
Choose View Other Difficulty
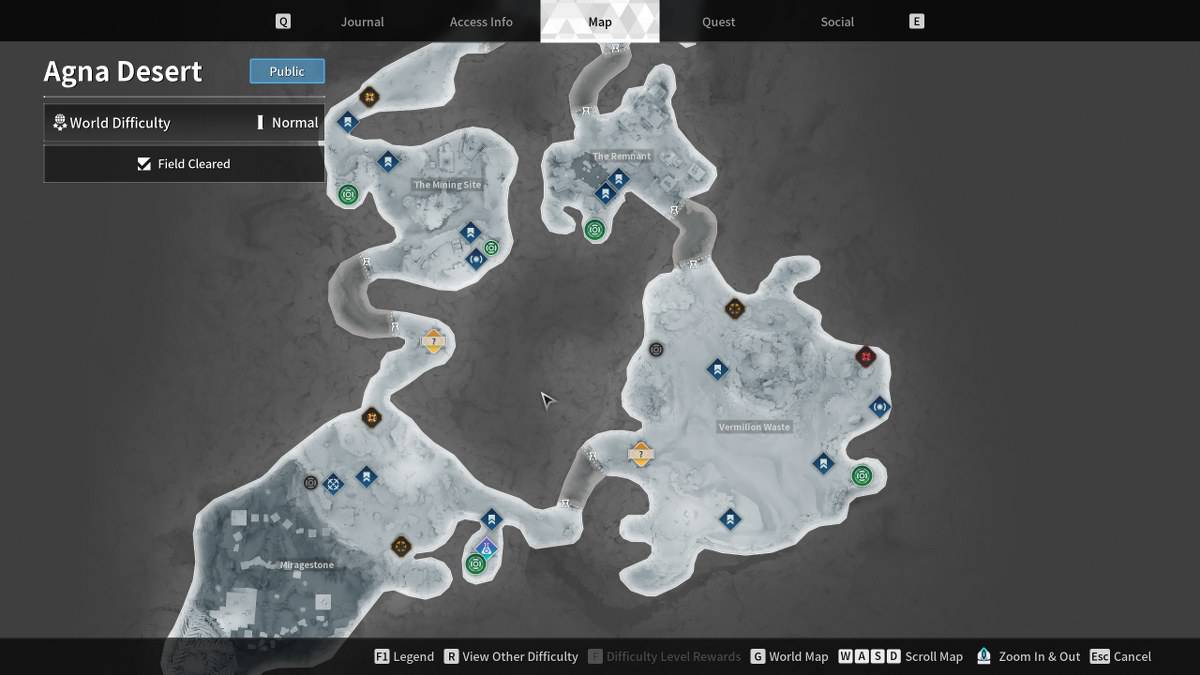pos(511,657)
